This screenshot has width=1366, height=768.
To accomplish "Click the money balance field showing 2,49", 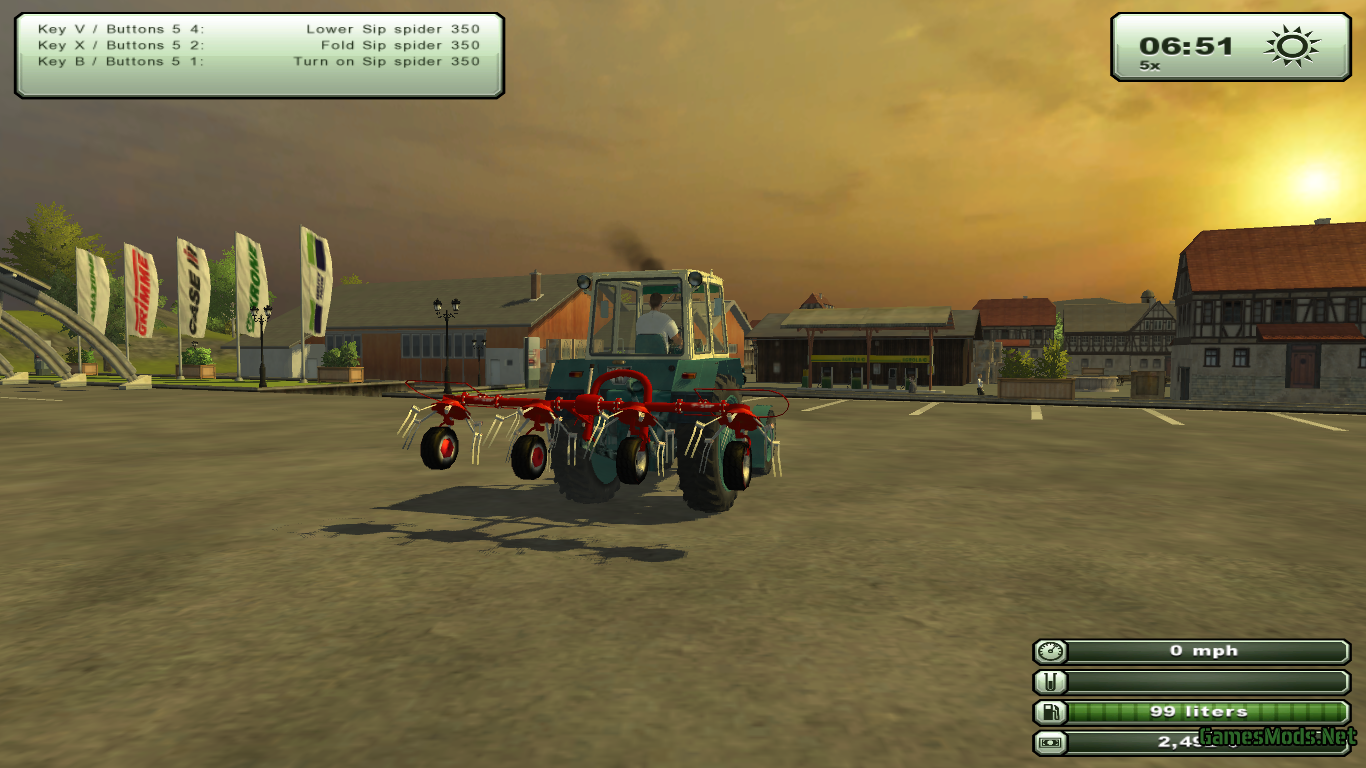I will (1200, 743).
